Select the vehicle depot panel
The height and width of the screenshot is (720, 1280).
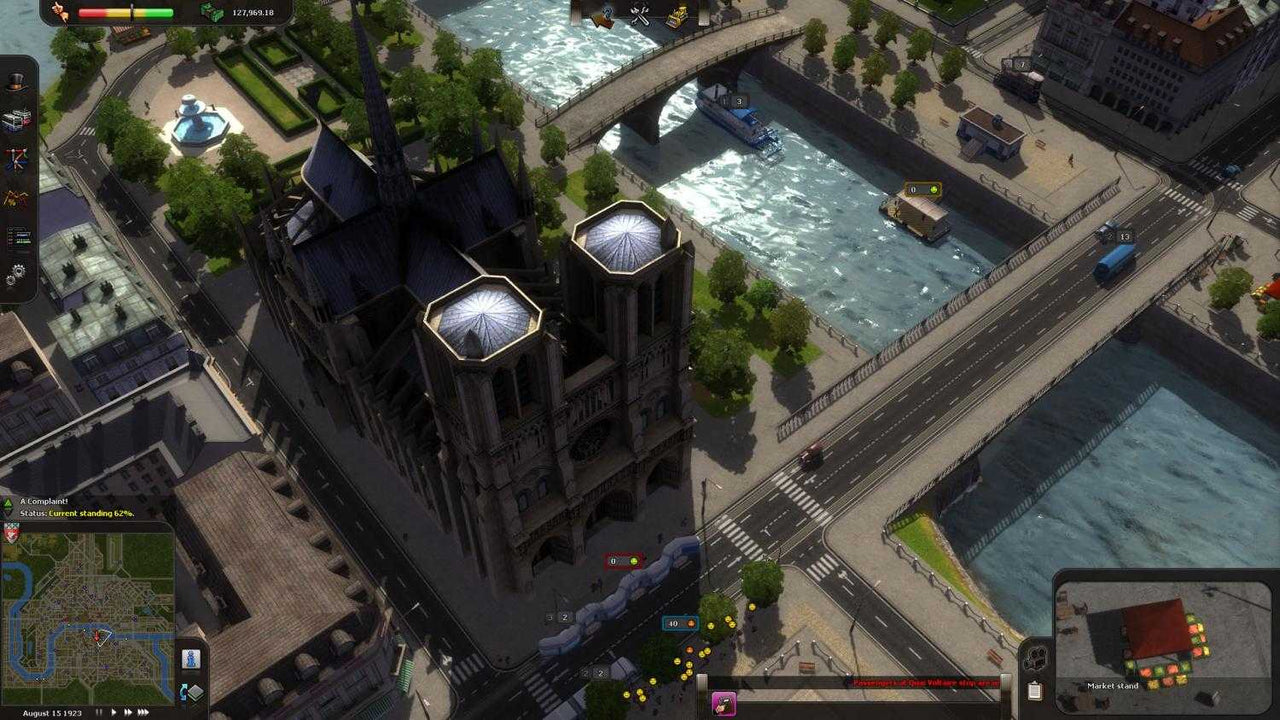(18, 116)
